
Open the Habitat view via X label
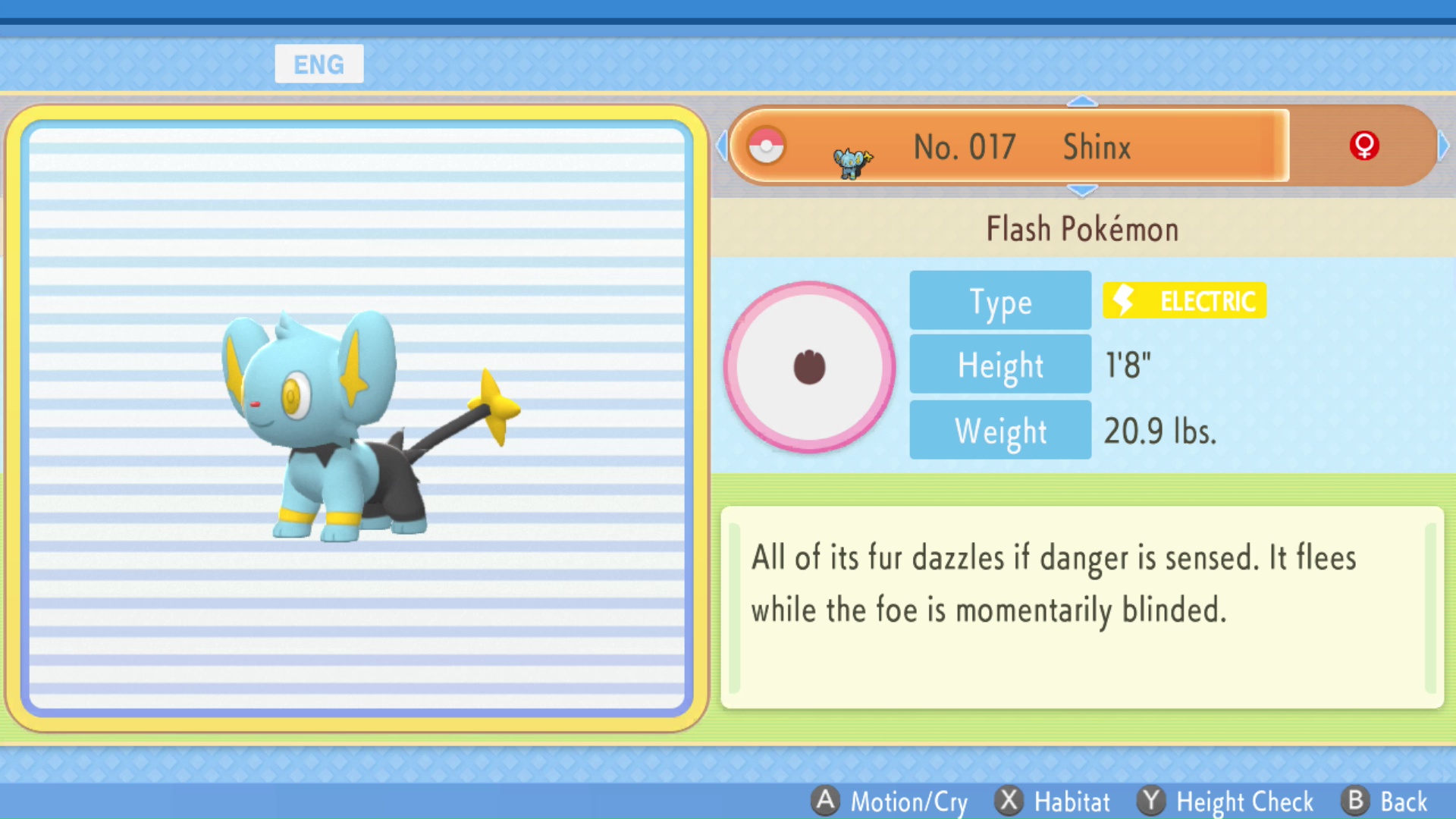pos(1009,802)
